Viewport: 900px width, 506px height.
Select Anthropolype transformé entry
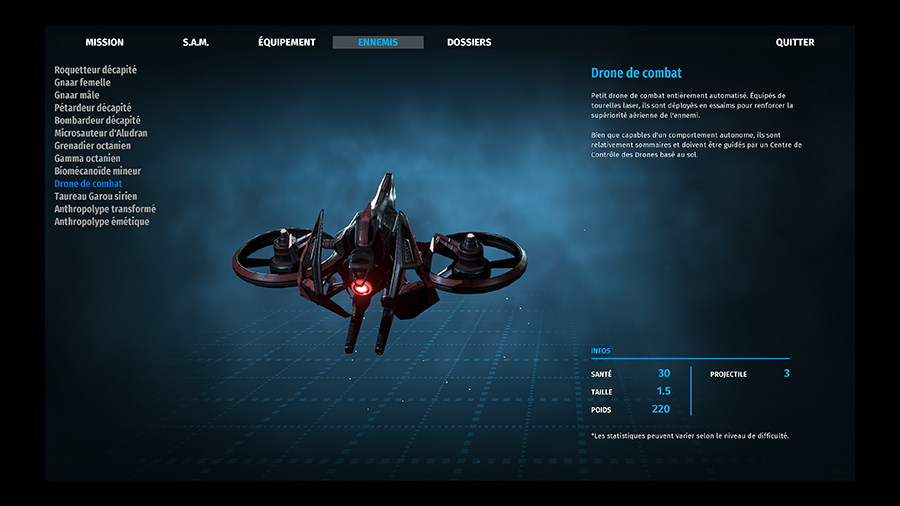[105, 209]
